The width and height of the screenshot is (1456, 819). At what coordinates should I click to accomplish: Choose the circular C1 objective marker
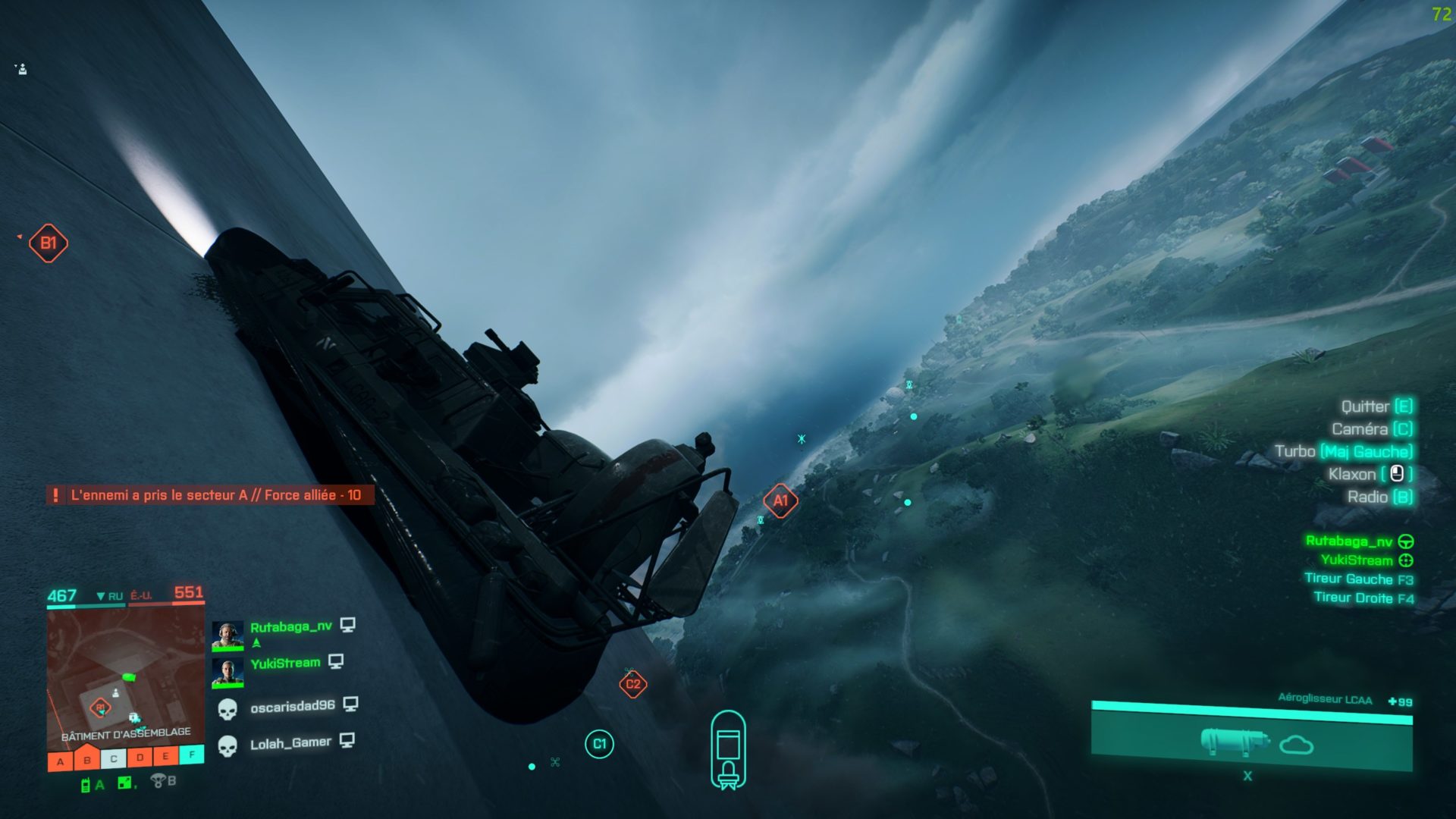(x=599, y=744)
